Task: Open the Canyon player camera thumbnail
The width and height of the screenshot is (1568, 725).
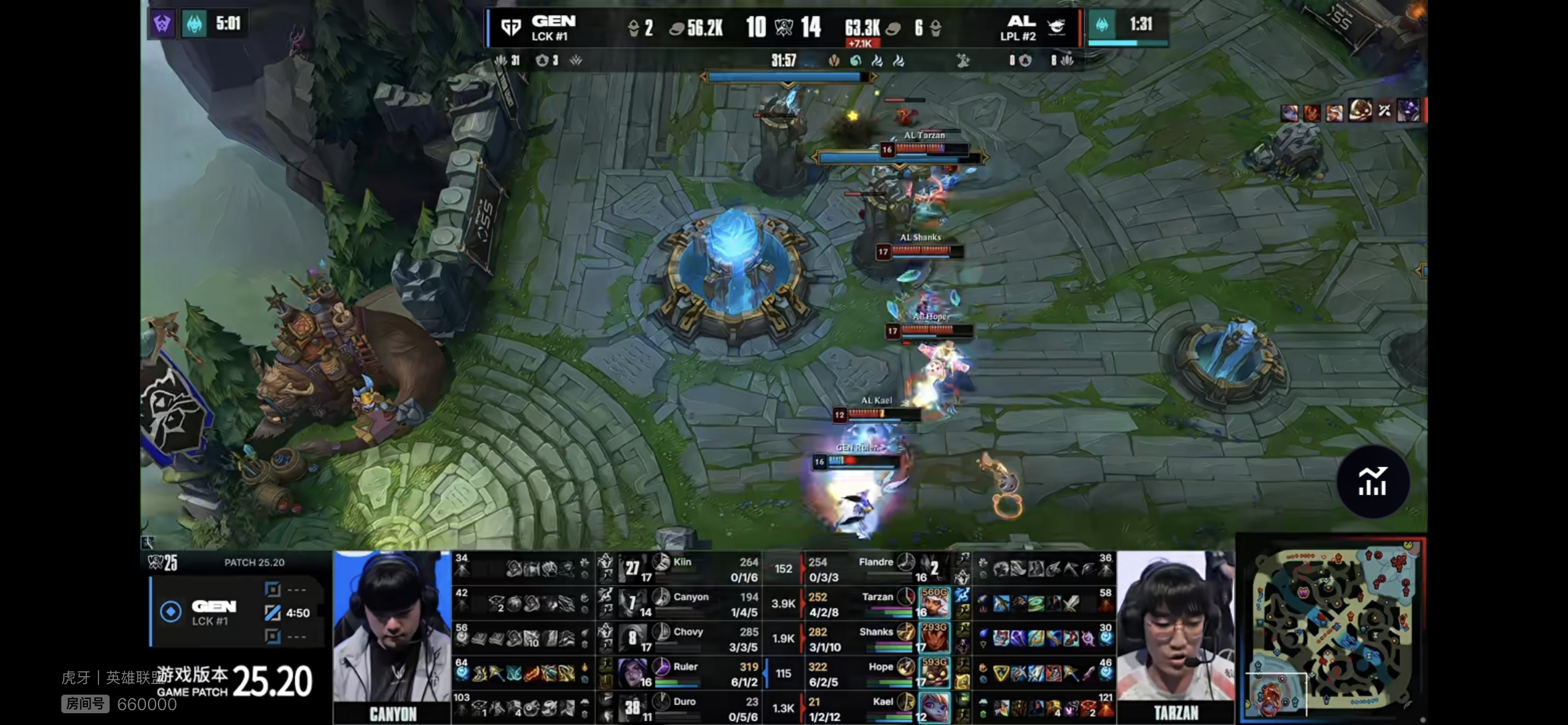Action: click(392, 635)
